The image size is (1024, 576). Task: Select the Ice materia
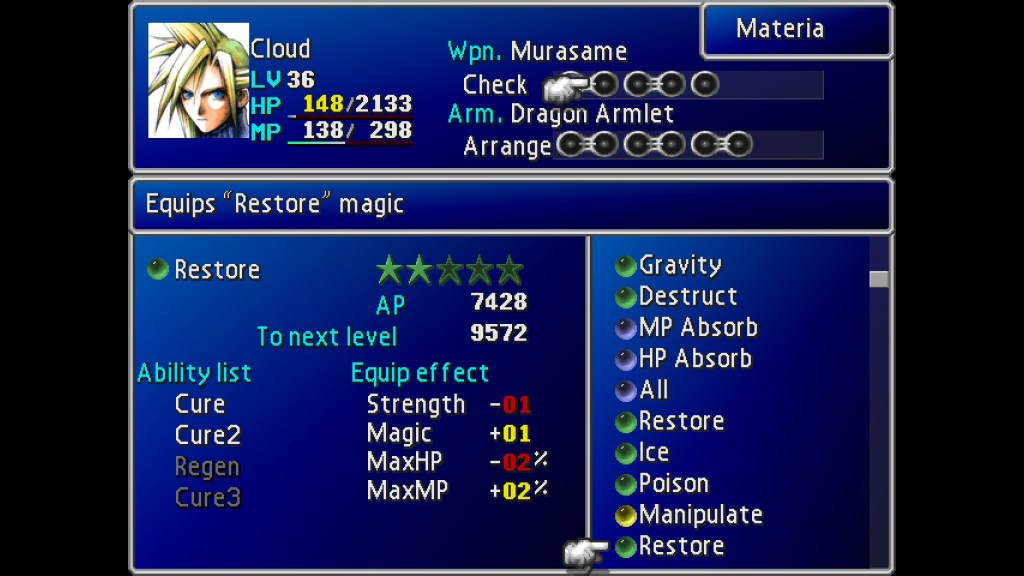click(655, 452)
